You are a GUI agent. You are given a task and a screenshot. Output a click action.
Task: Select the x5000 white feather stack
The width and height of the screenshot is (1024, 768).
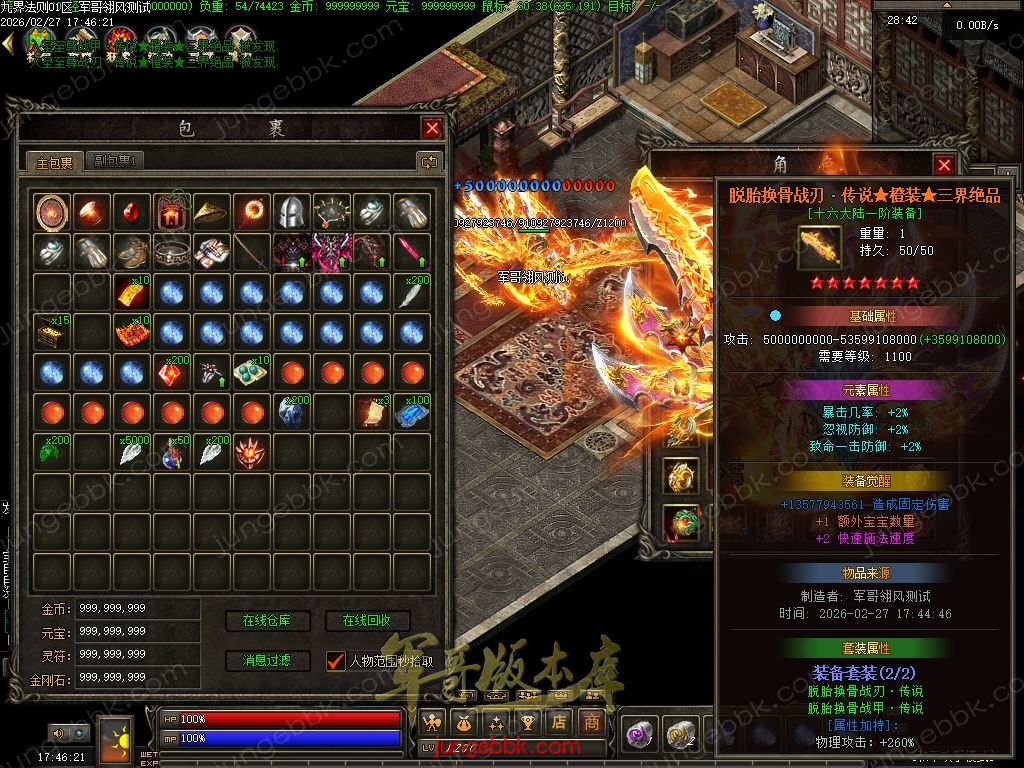tap(131, 451)
